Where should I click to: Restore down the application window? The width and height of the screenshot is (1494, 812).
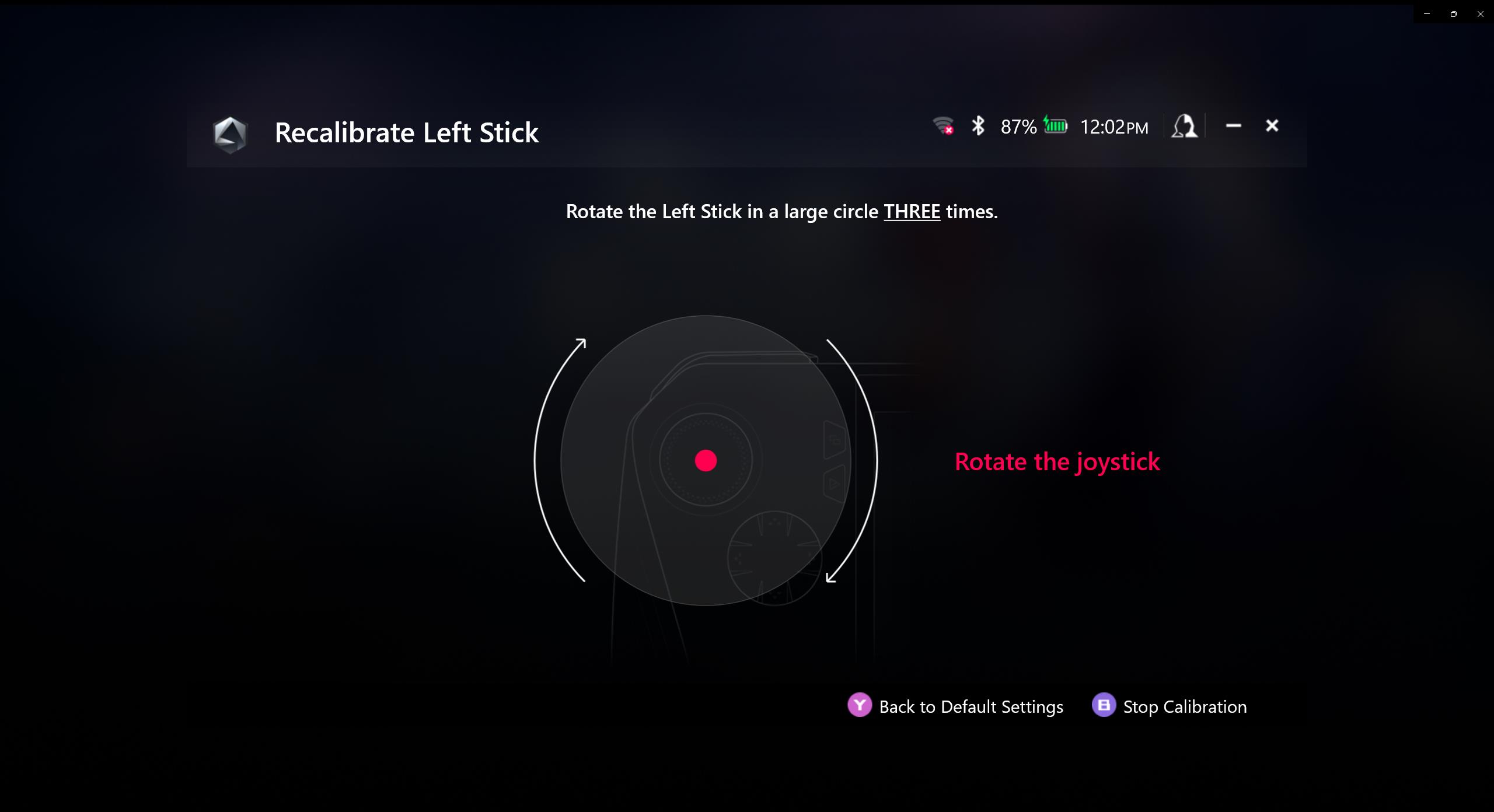pyautogui.click(x=1453, y=14)
